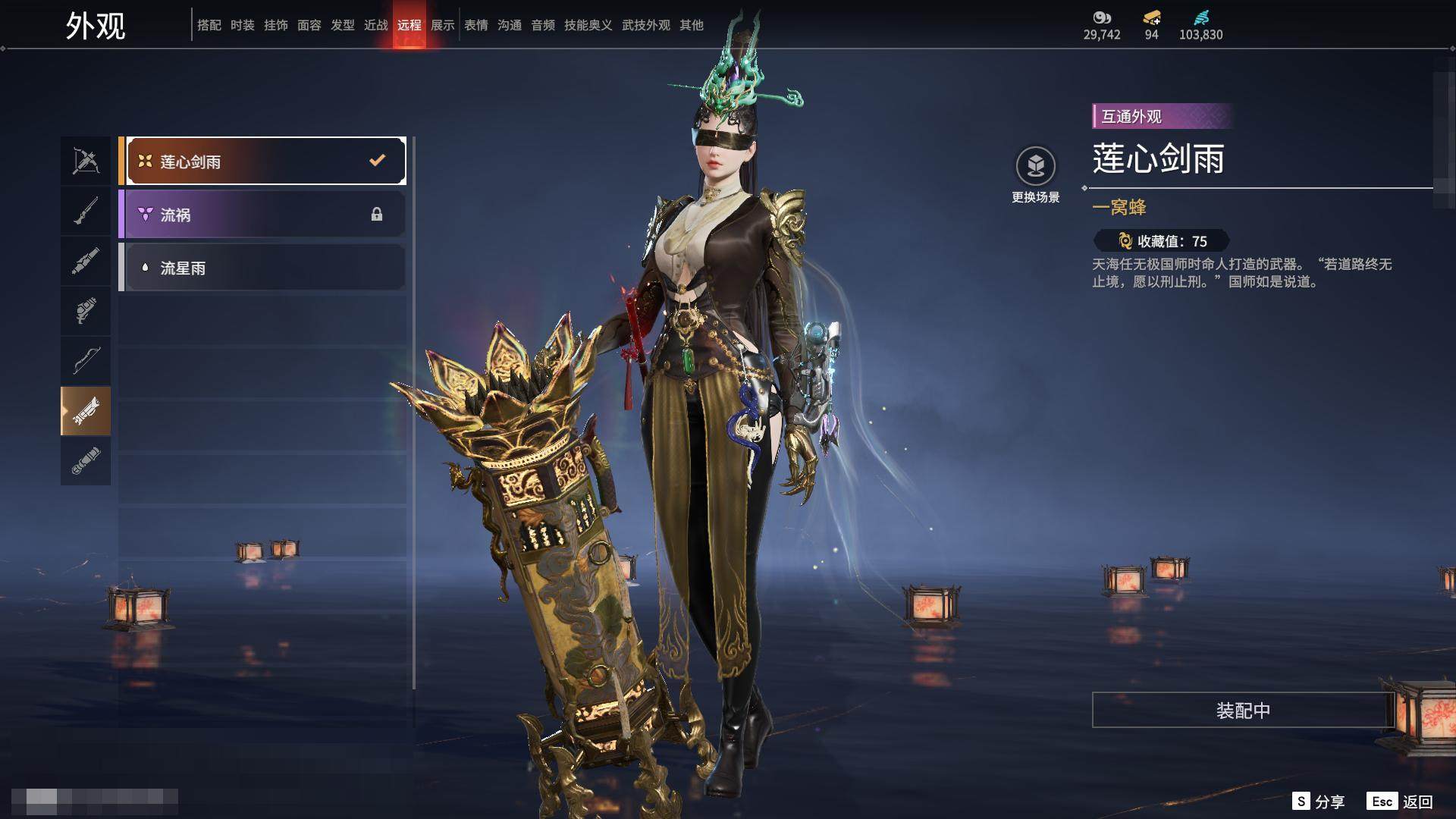
Task: Switch to the 时装 tab
Action: (243, 25)
